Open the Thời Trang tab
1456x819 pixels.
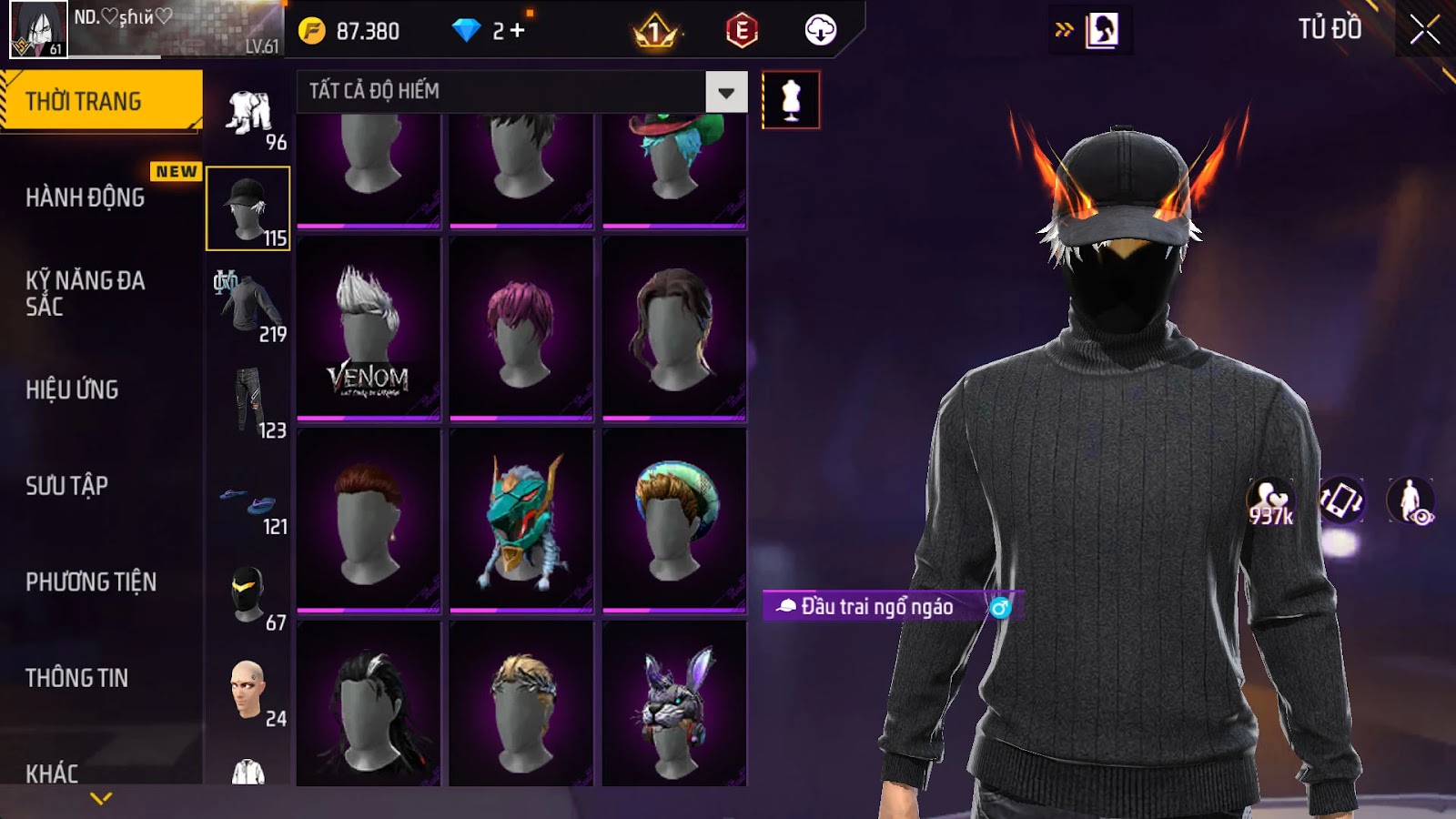(101, 101)
